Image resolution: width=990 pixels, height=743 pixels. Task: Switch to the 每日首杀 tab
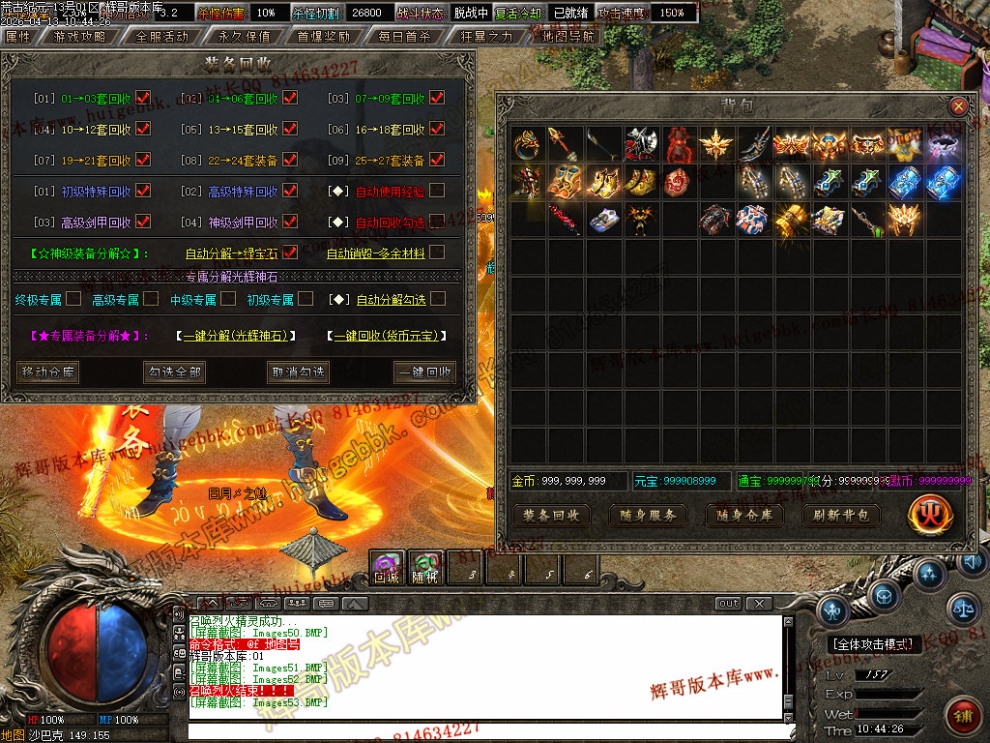tap(405, 36)
